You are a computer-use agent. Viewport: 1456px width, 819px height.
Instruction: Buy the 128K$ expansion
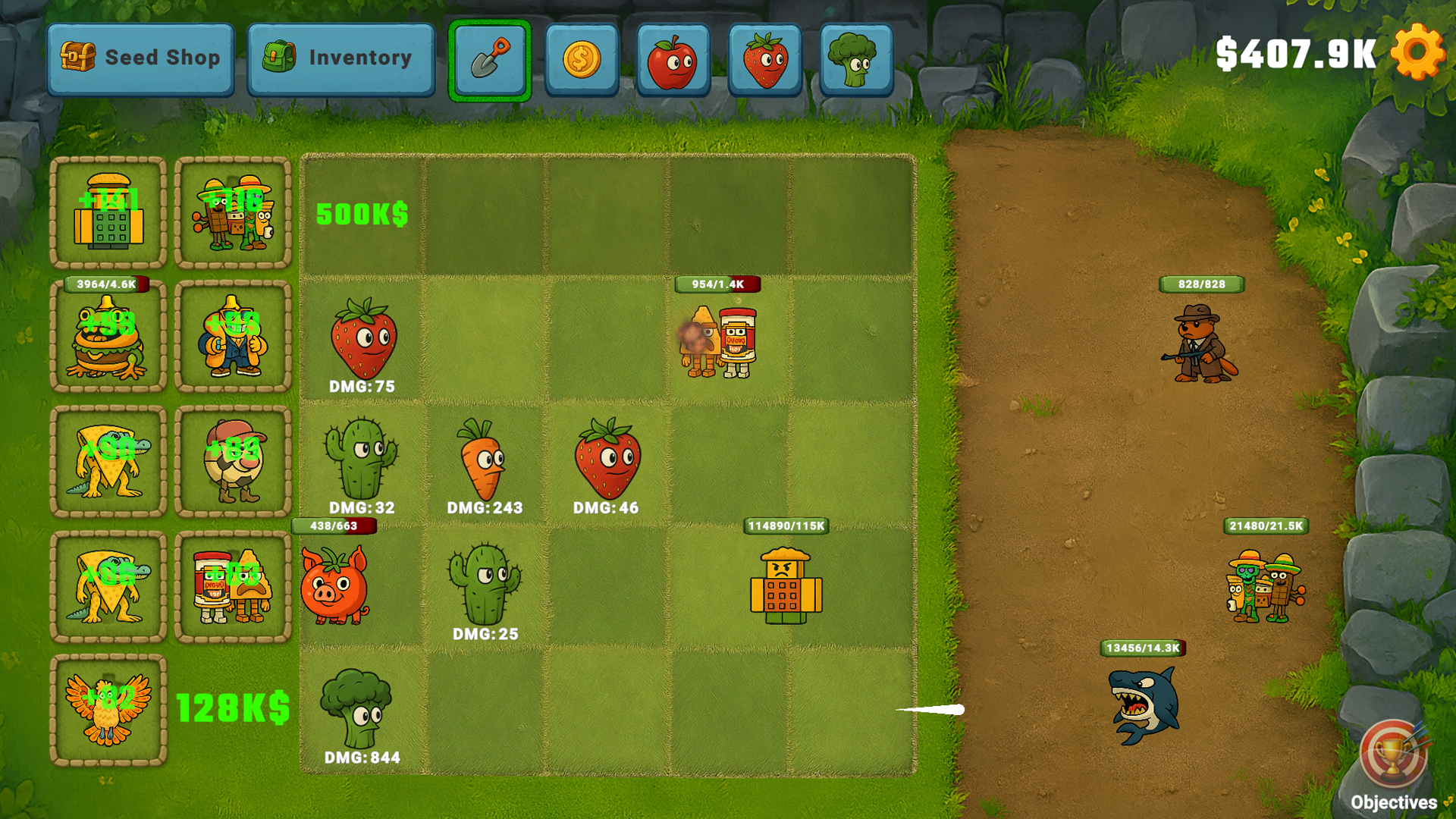point(232,709)
